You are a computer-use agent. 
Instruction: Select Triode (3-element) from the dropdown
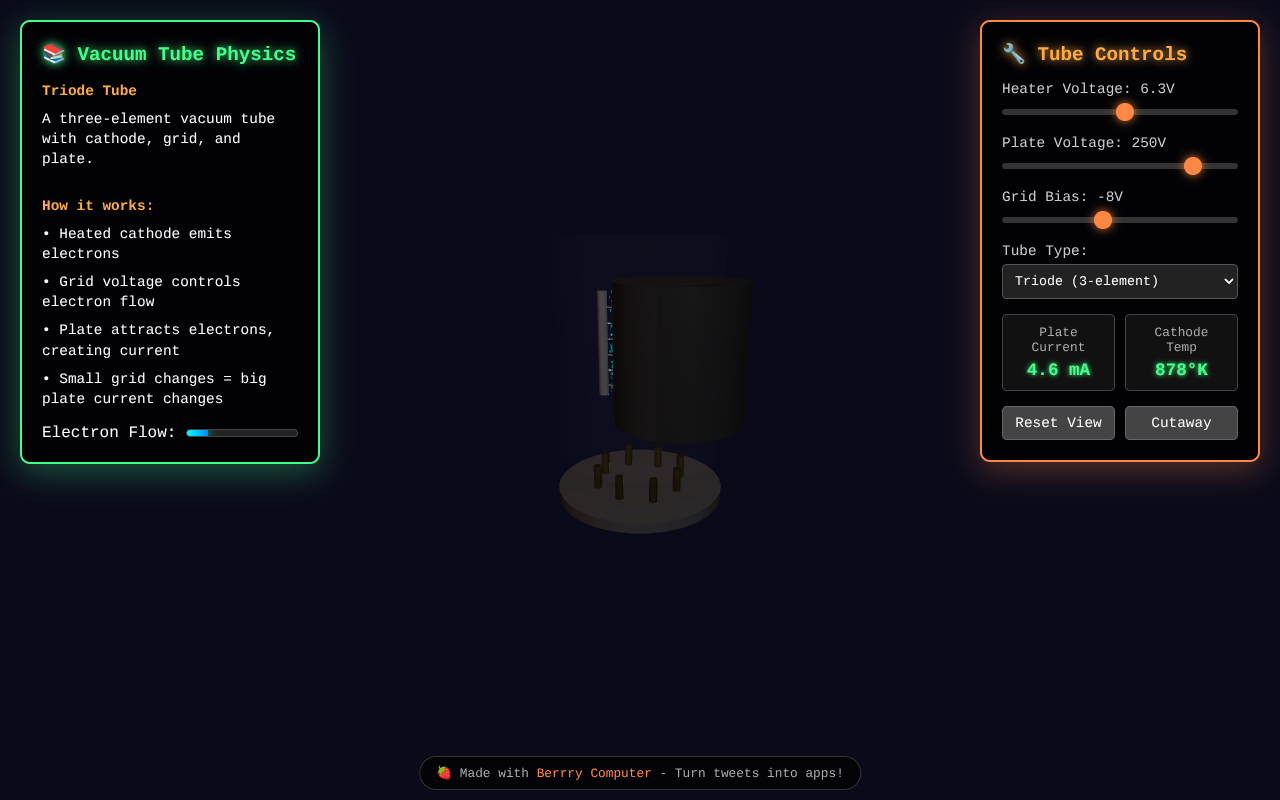point(1119,281)
